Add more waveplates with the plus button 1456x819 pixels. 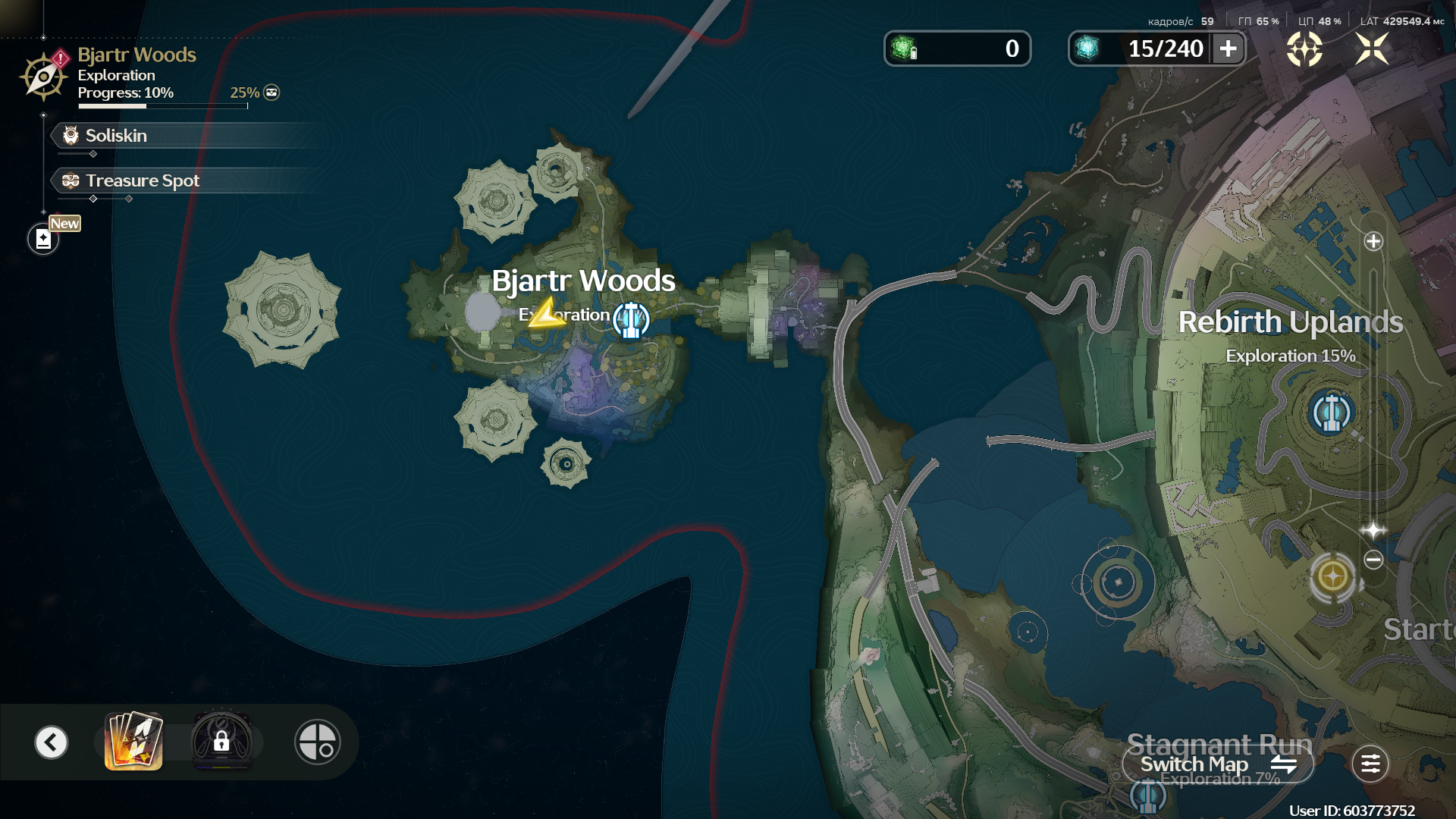pyautogui.click(x=1228, y=49)
